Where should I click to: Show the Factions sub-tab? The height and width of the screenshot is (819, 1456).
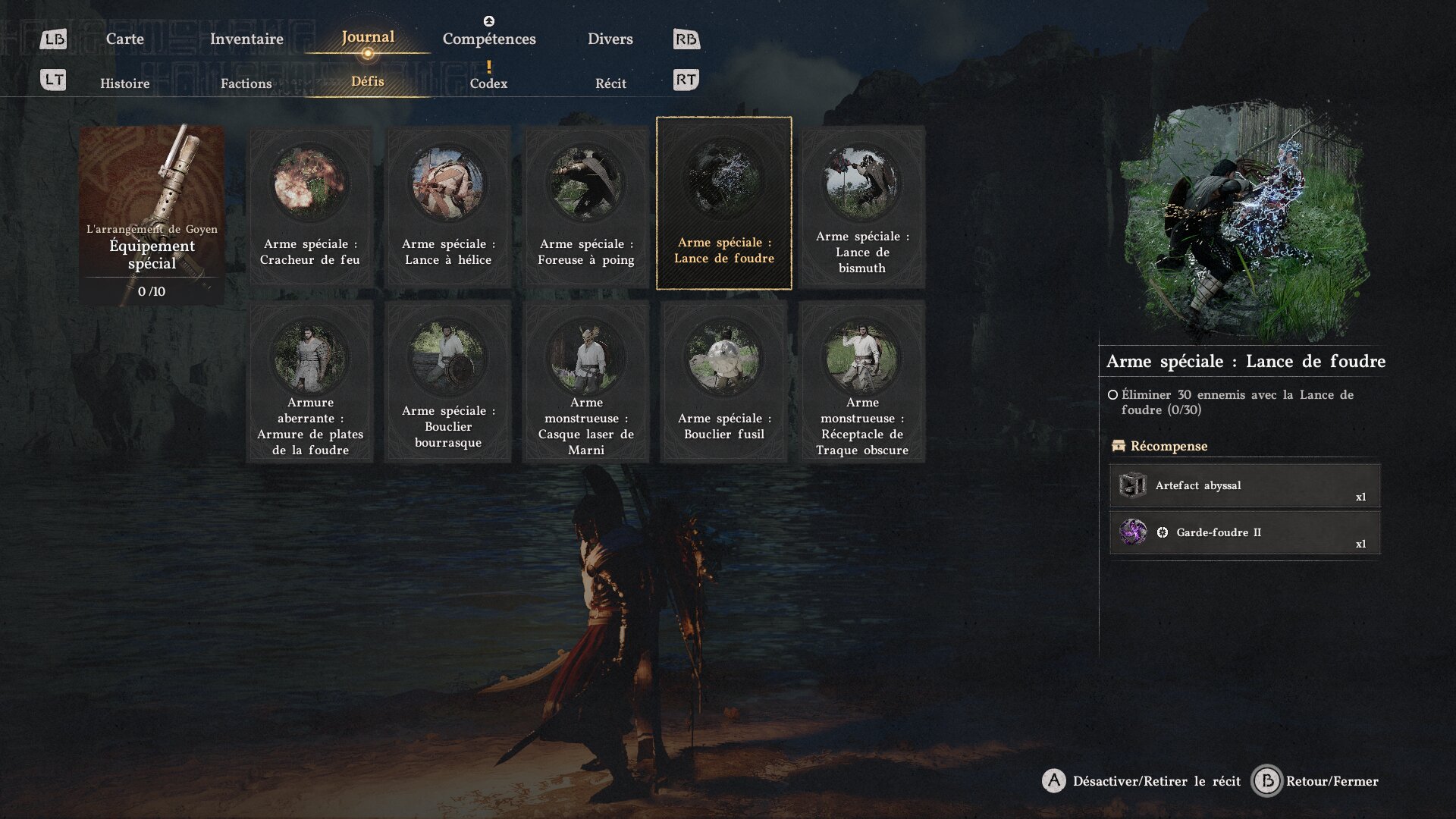coord(246,83)
